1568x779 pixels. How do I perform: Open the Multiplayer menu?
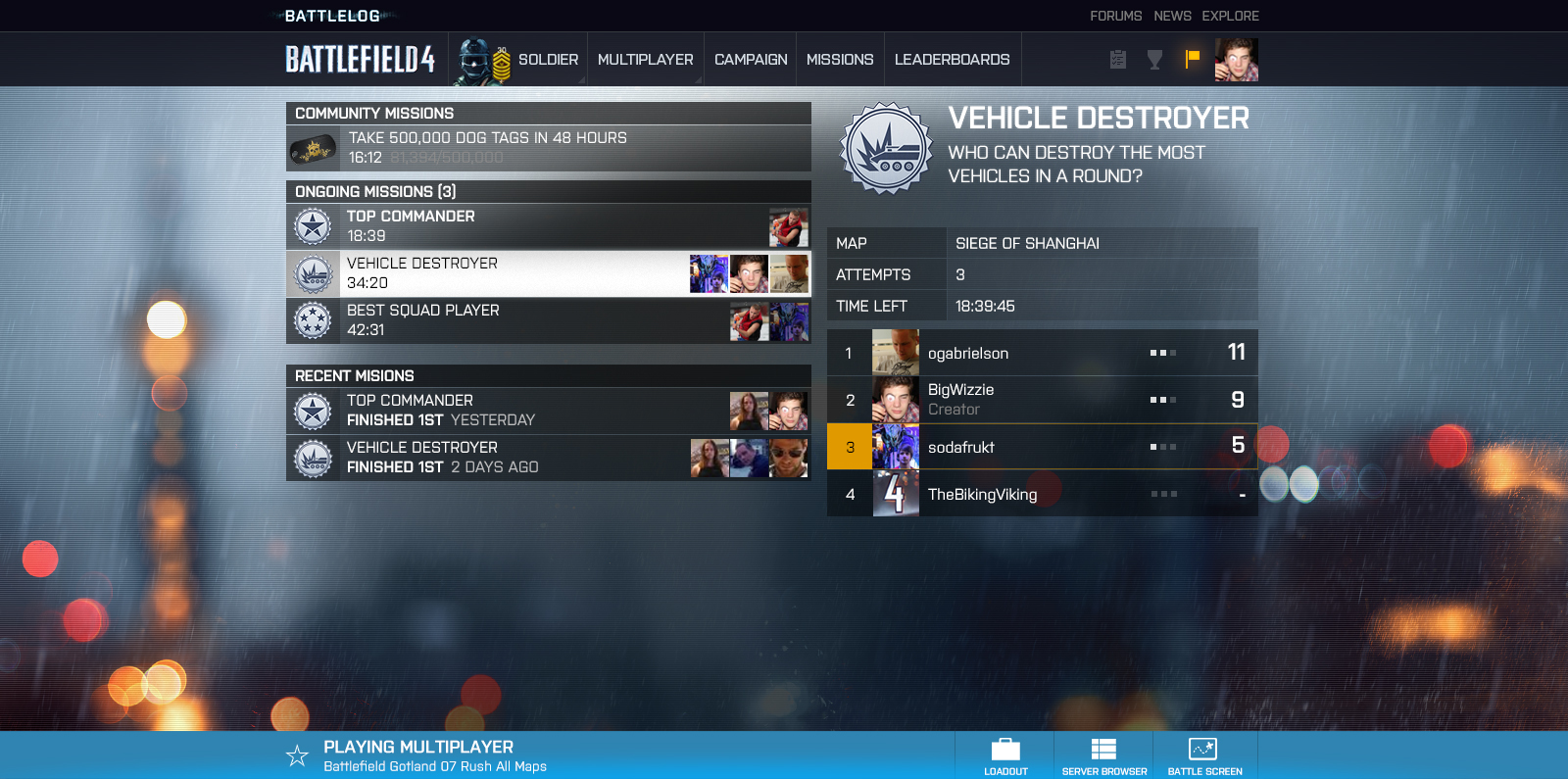pyautogui.click(x=645, y=59)
